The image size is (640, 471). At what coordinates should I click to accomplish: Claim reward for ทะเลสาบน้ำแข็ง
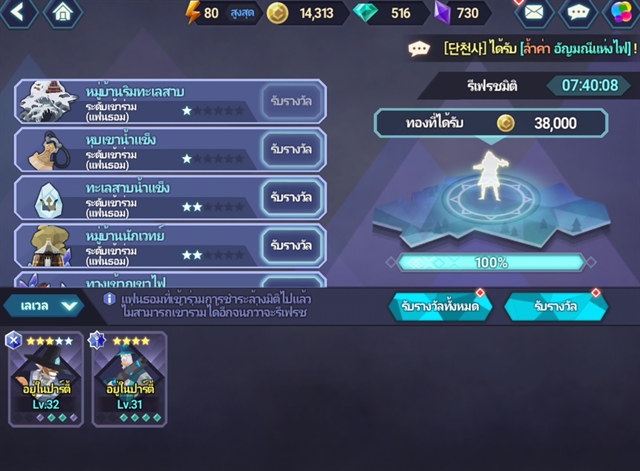click(x=291, y=197)
